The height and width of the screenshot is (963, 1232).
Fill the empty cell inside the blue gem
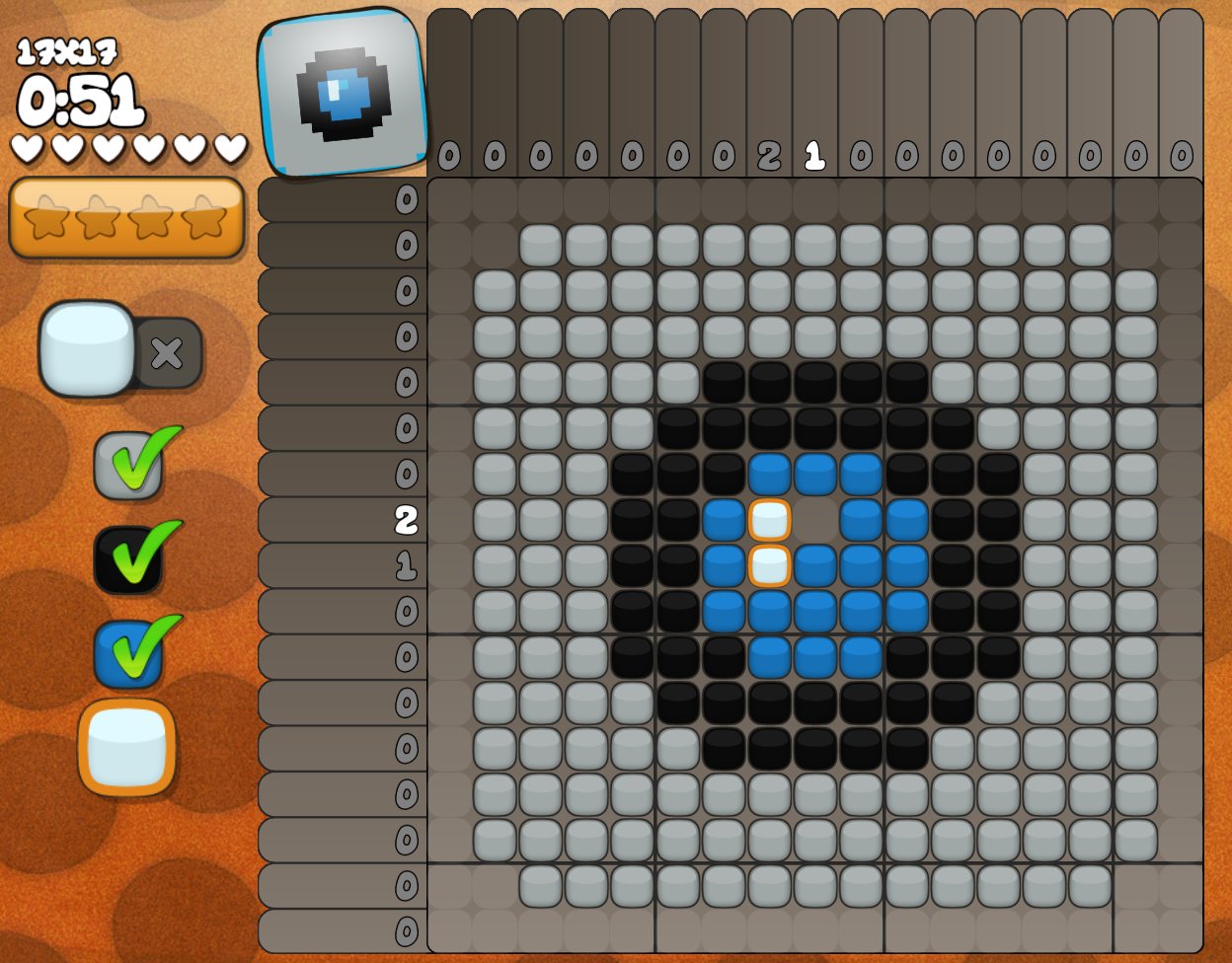[815, 520]
